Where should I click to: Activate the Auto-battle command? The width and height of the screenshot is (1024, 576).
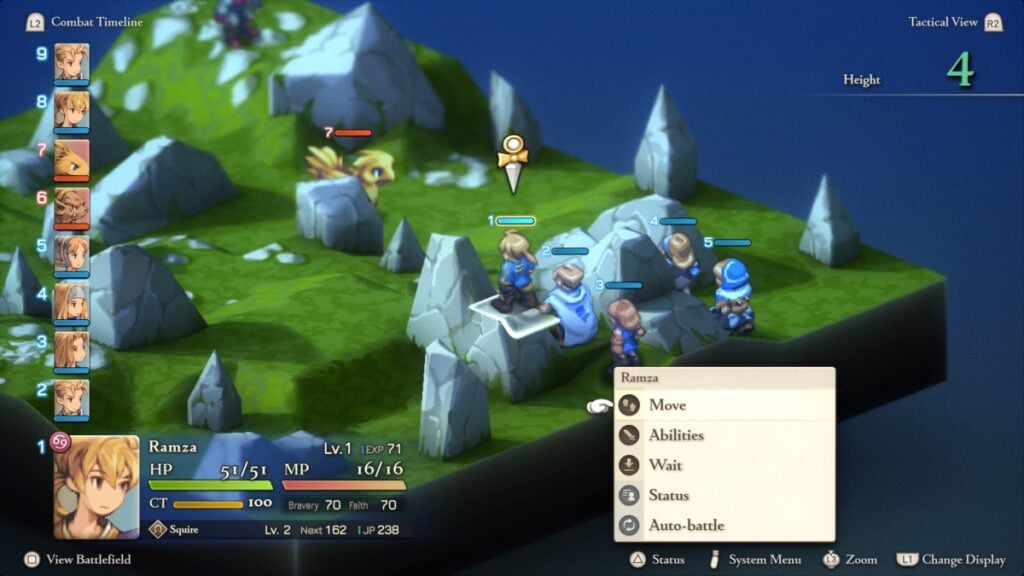pyautogui.click(x=686, y=525)
